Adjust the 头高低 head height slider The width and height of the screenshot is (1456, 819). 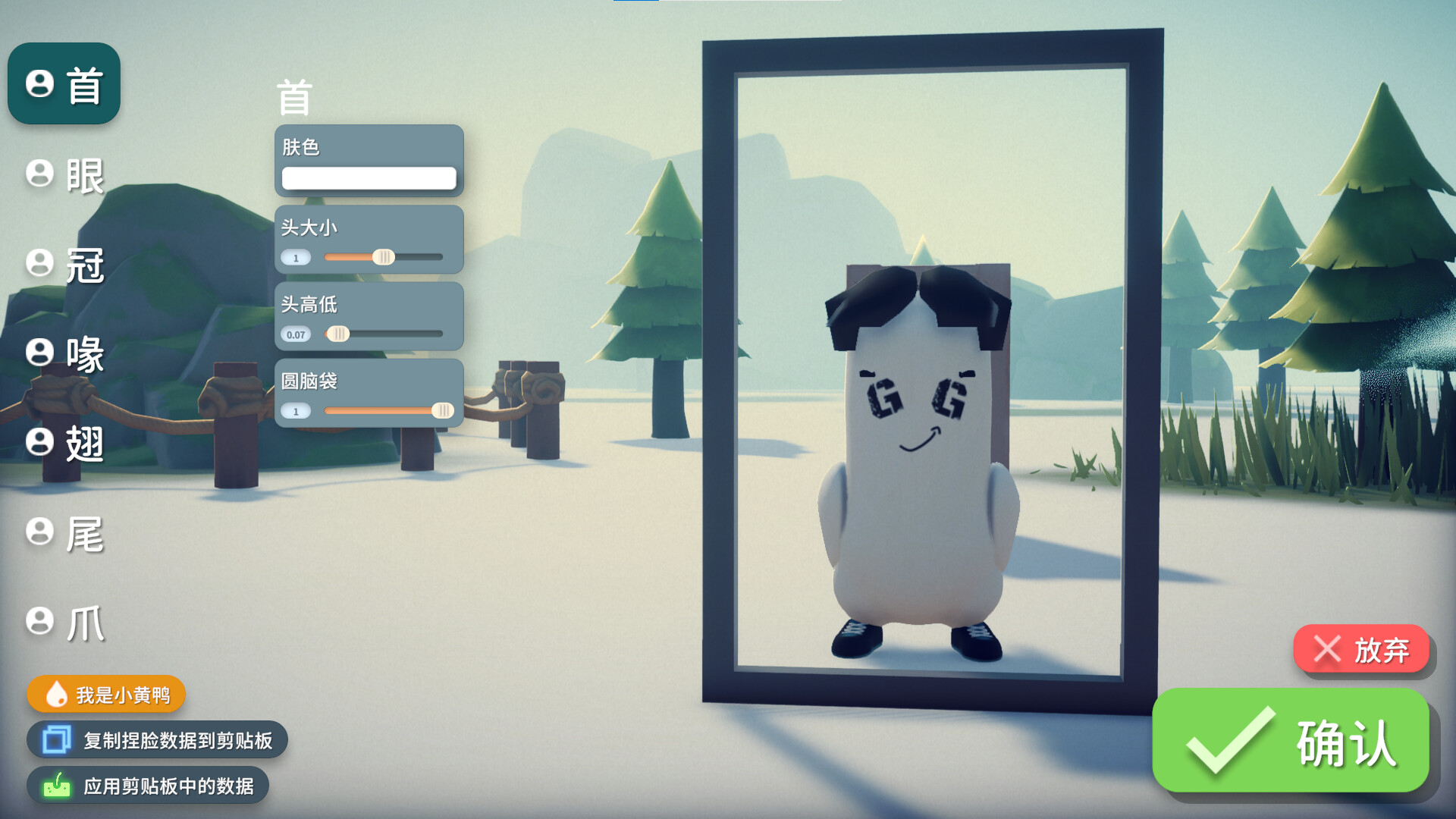point(338,334)
